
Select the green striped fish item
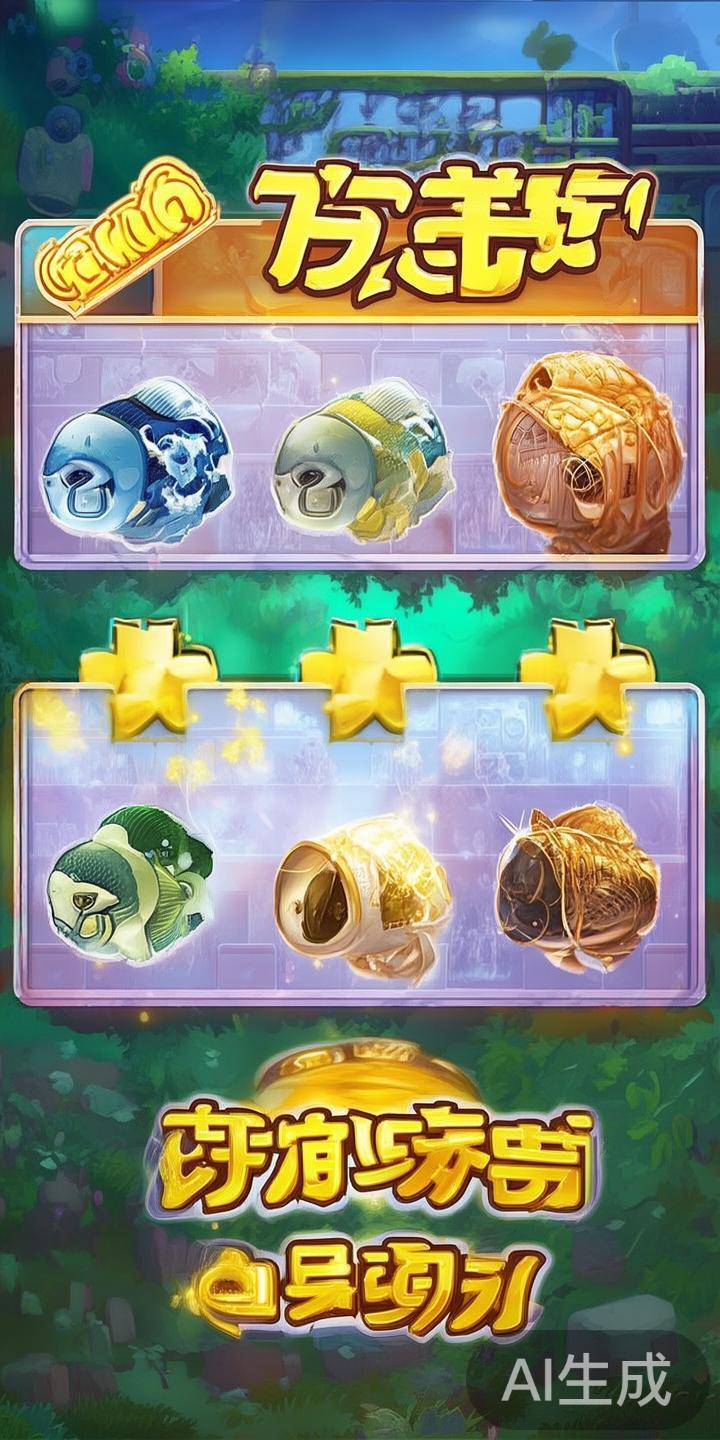click(130, 880)
